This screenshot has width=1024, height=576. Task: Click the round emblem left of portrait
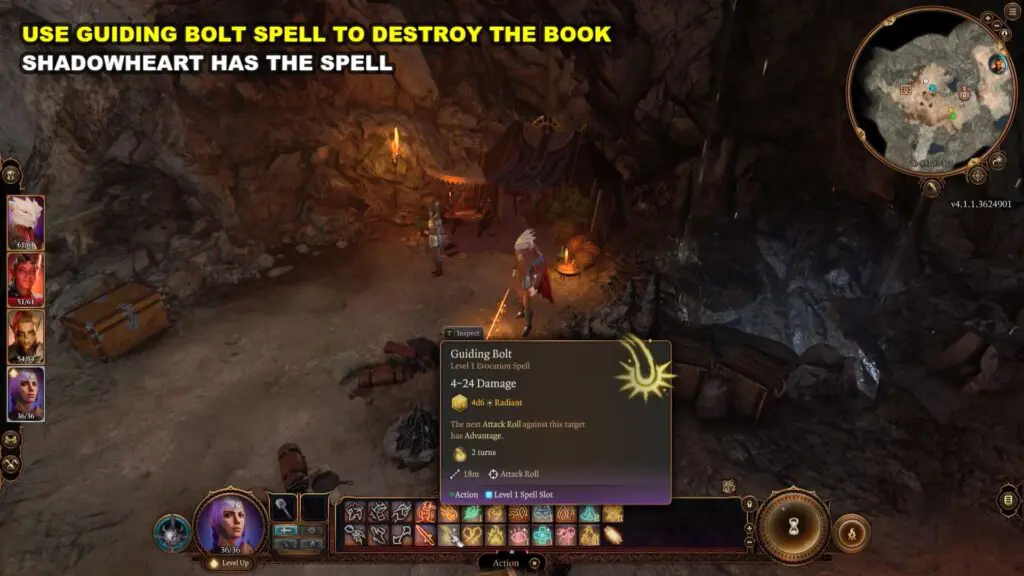[171, 532]
